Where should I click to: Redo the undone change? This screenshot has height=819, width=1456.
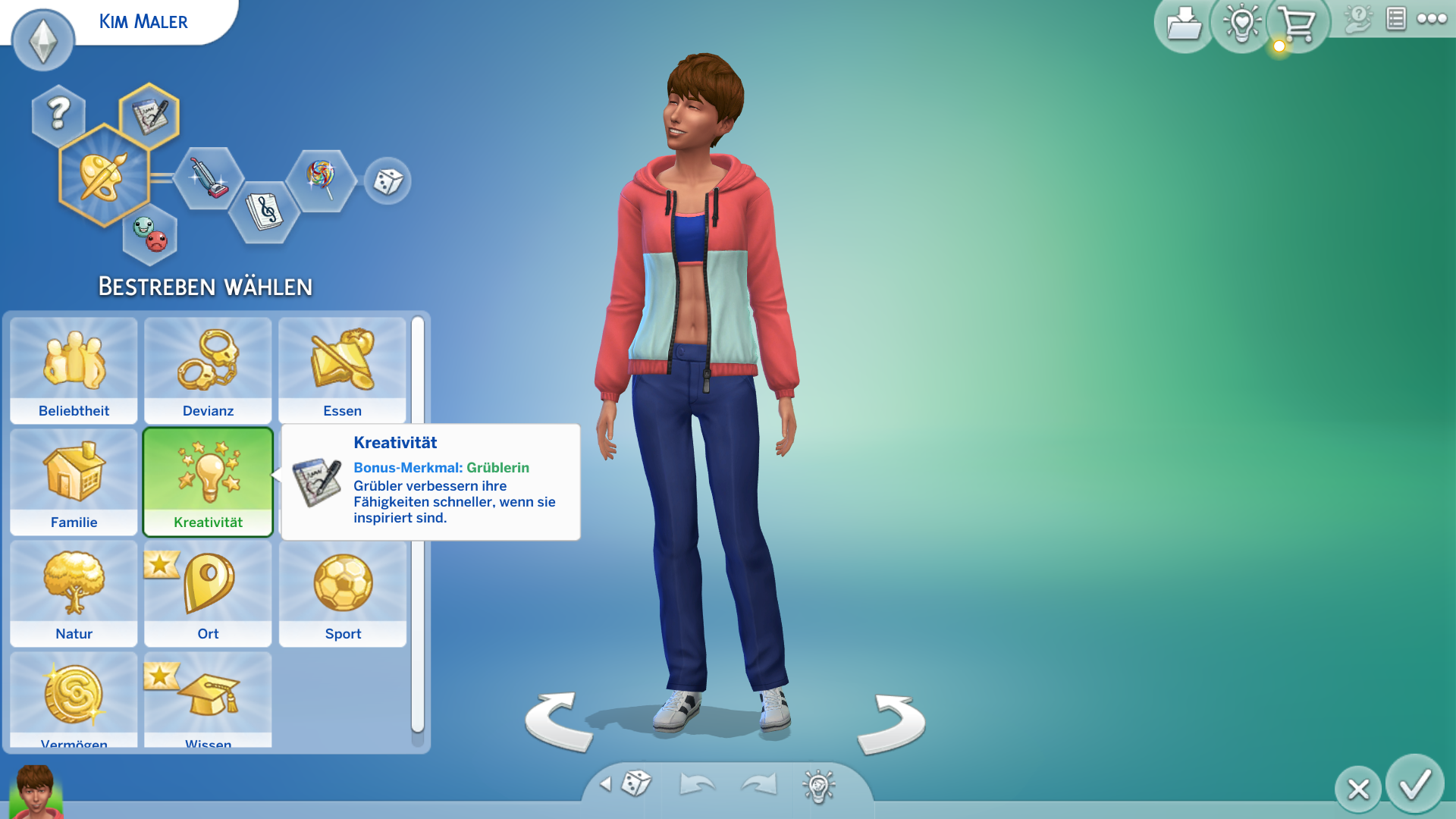(758, 785)
